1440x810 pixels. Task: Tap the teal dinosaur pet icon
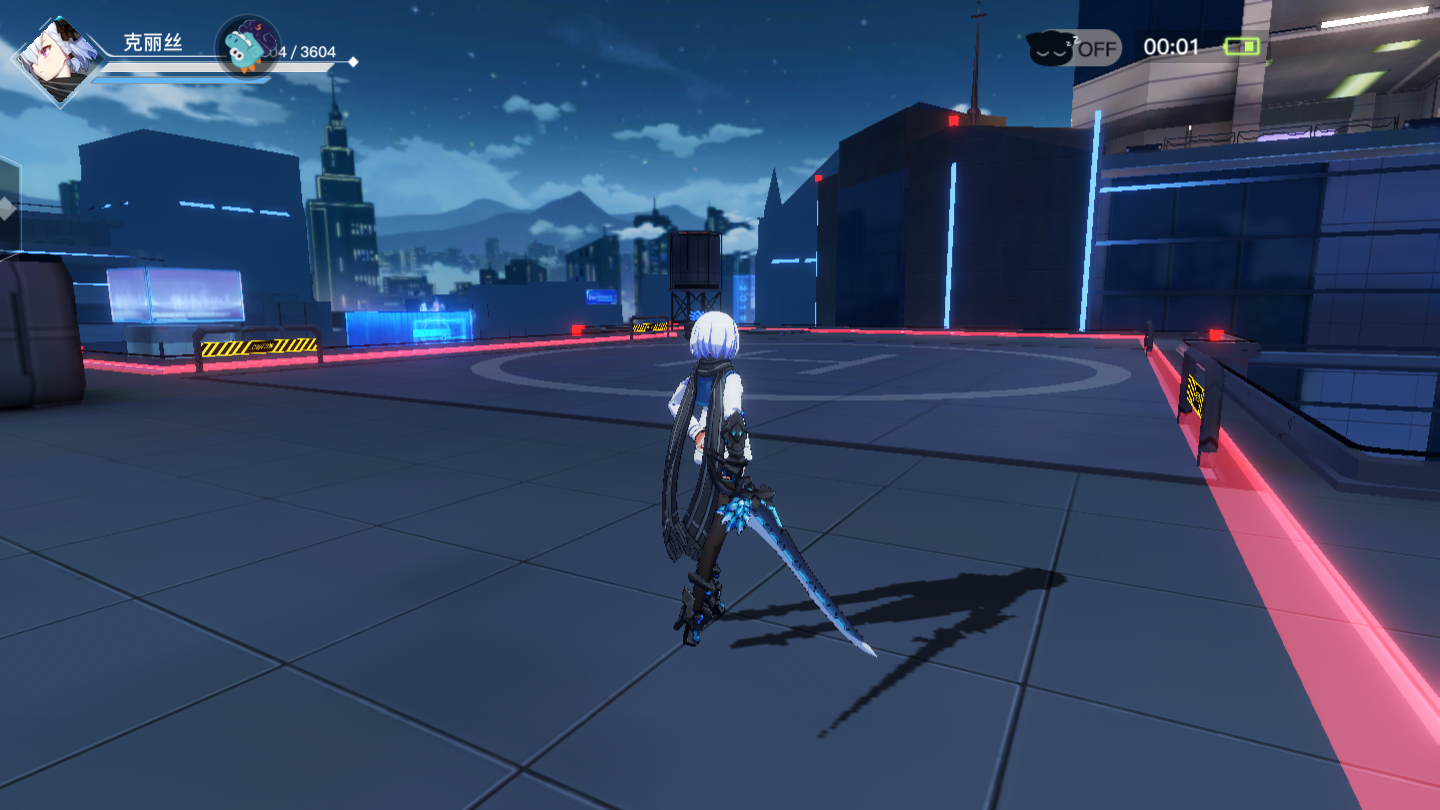pyautogui.click(x=247, y=47)
